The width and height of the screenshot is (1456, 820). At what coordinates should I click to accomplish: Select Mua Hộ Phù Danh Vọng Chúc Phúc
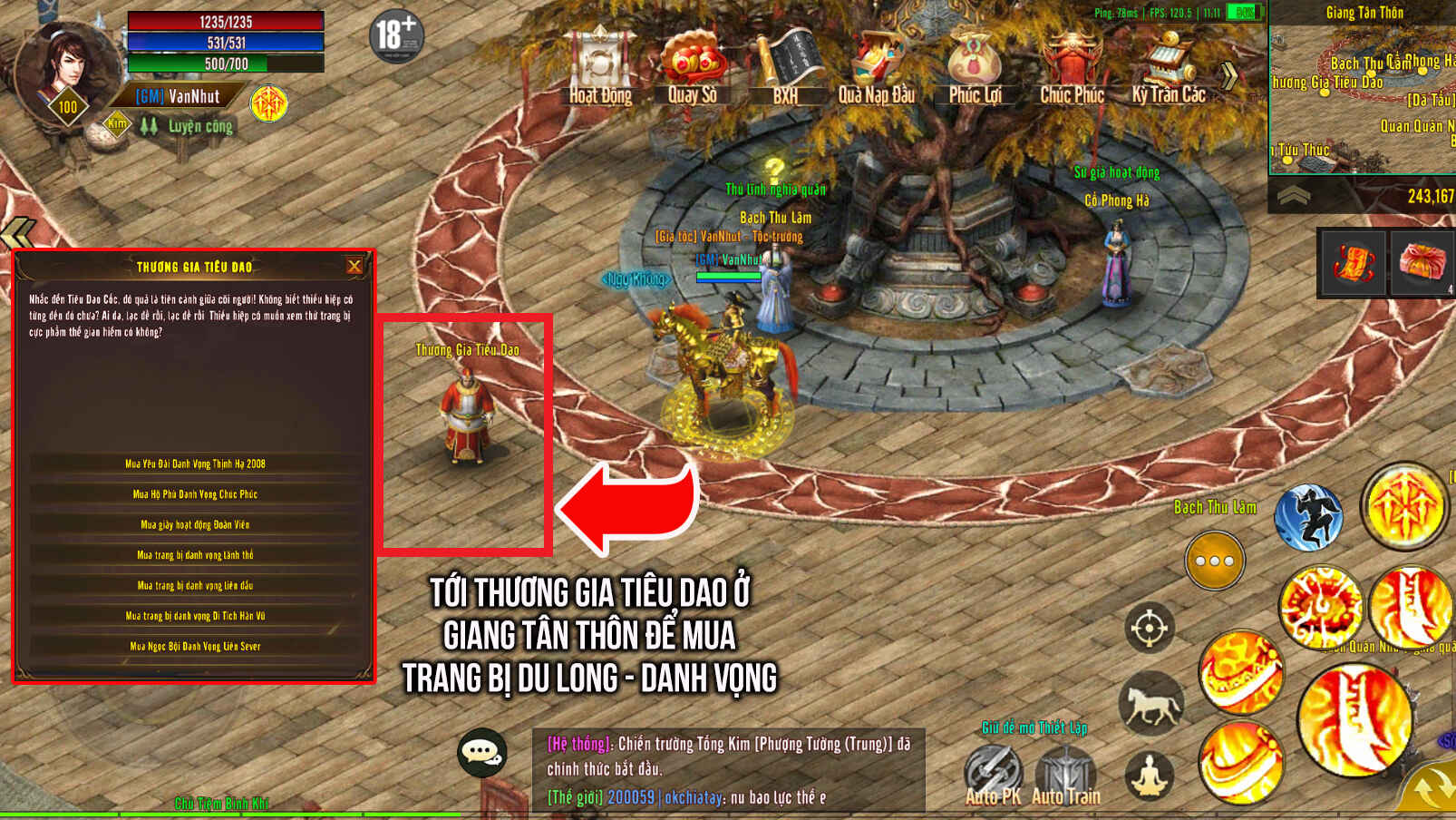(x=195, y=494)
